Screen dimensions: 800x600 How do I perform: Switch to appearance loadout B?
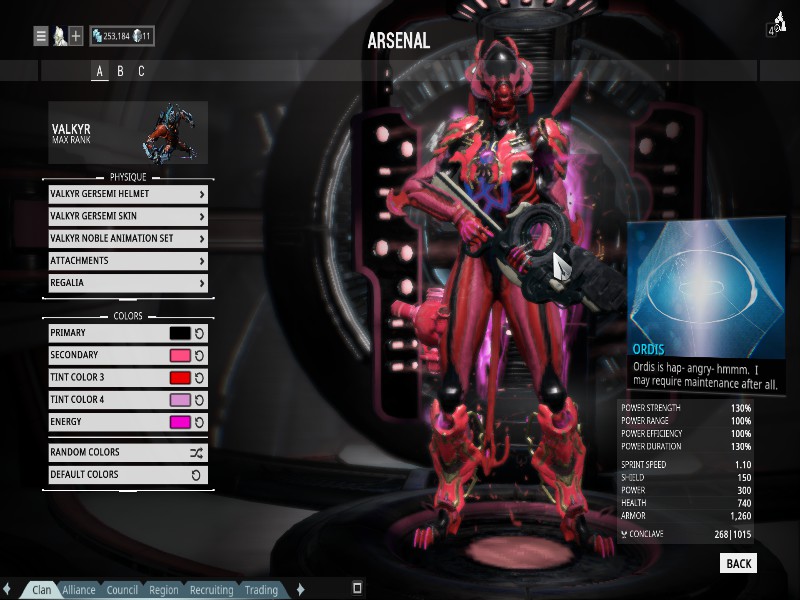[x=120, y=71]
